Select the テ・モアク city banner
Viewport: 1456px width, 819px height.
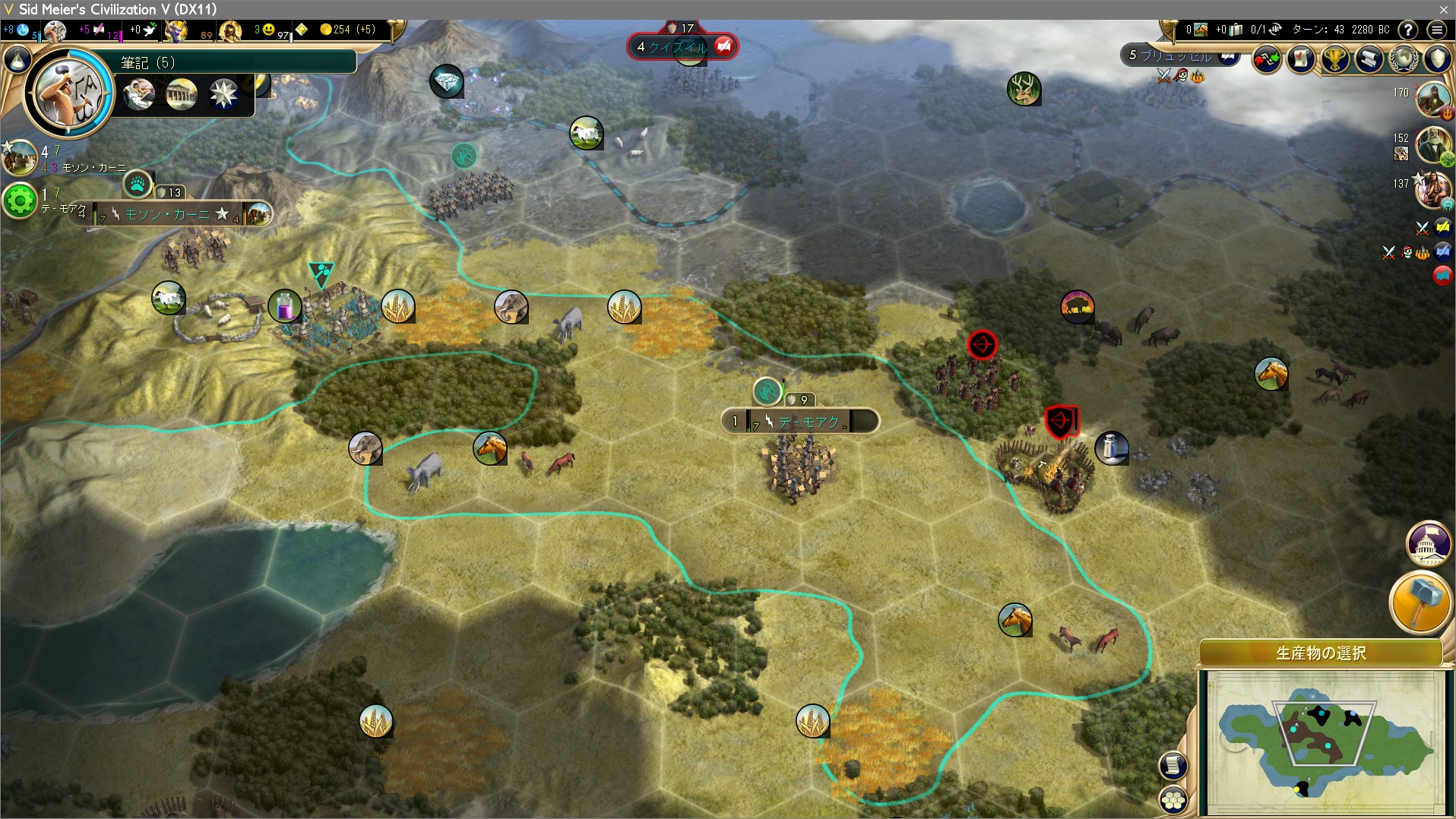(x=801, y=421)
